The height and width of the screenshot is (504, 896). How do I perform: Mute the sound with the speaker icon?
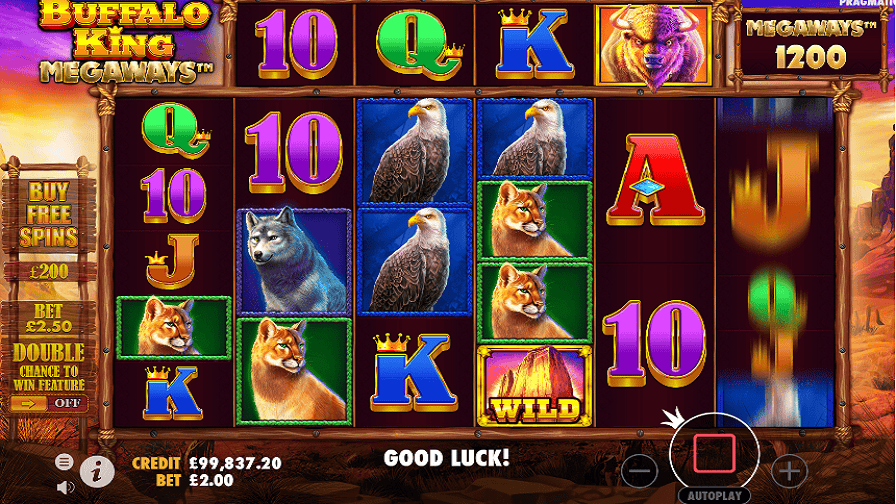click(65, 488)
